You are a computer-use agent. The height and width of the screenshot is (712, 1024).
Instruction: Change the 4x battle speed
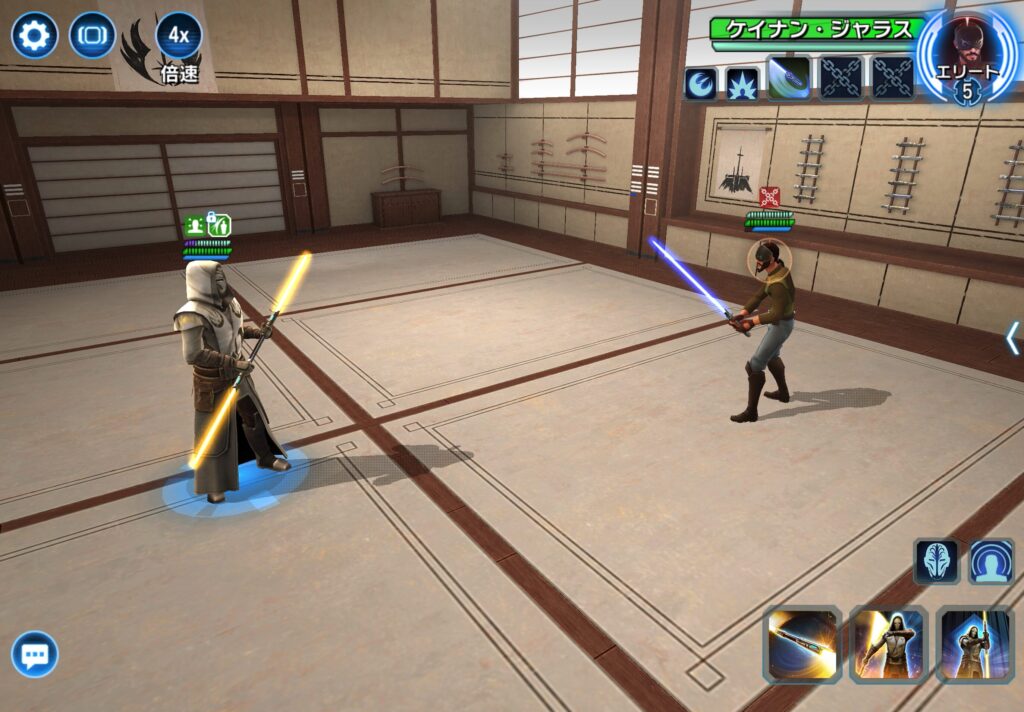179,37
